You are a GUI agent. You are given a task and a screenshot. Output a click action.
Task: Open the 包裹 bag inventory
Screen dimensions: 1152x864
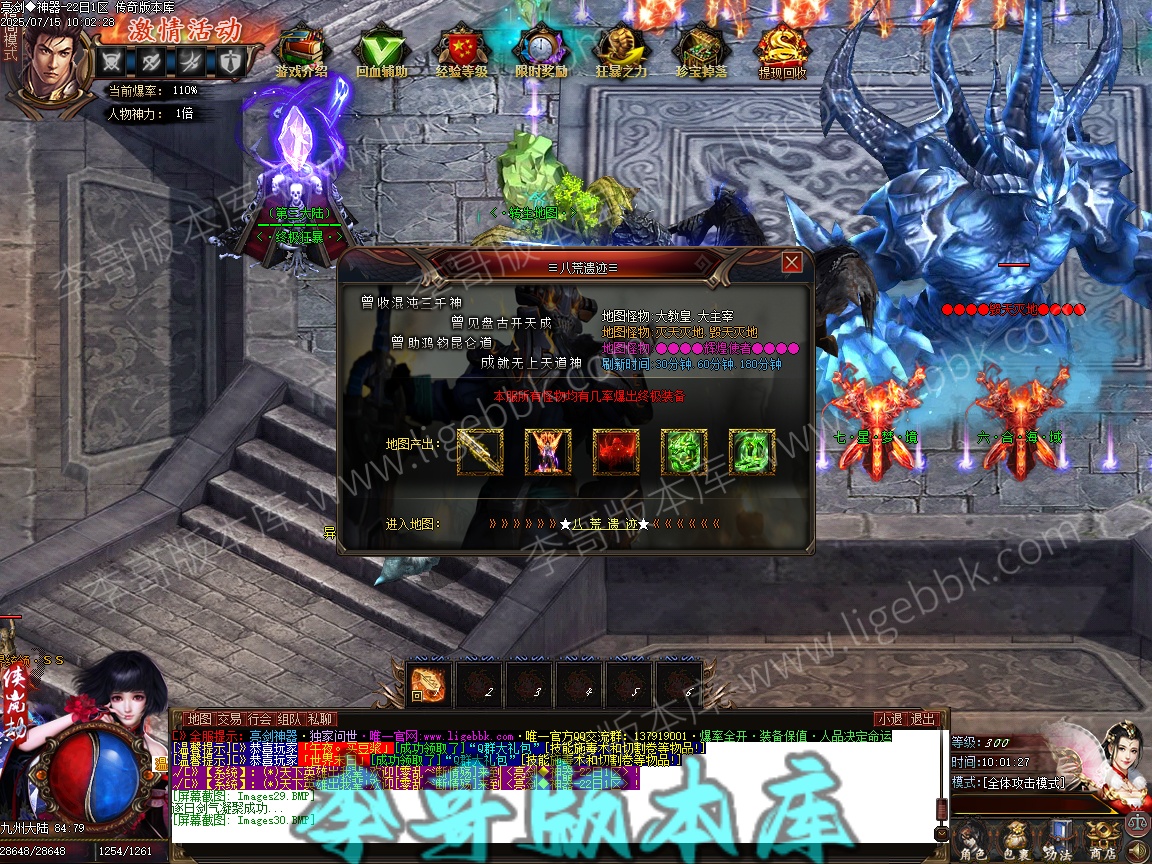click(x=1015, y=840)
